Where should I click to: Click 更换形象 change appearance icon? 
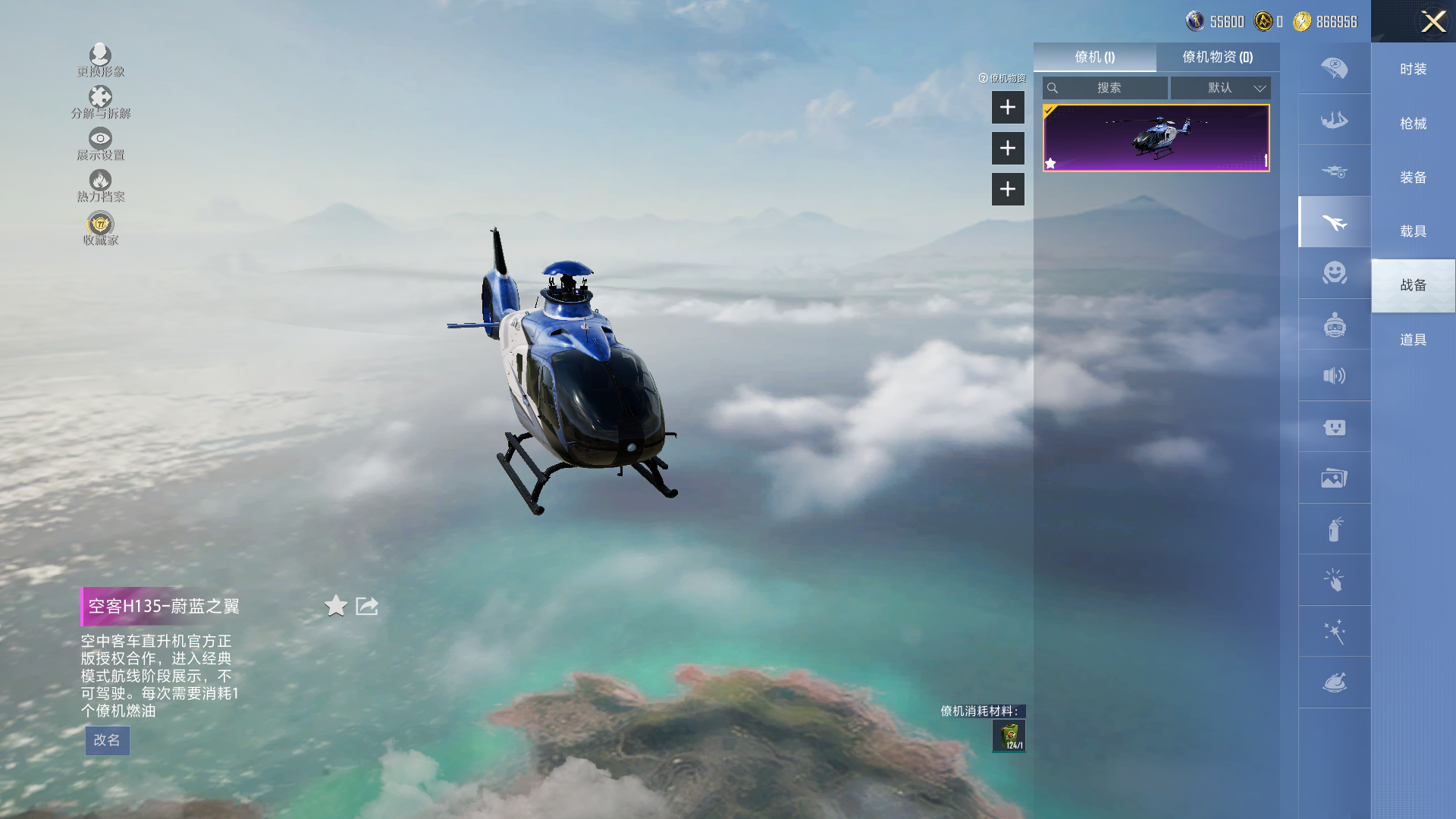(x=100, y=60)
